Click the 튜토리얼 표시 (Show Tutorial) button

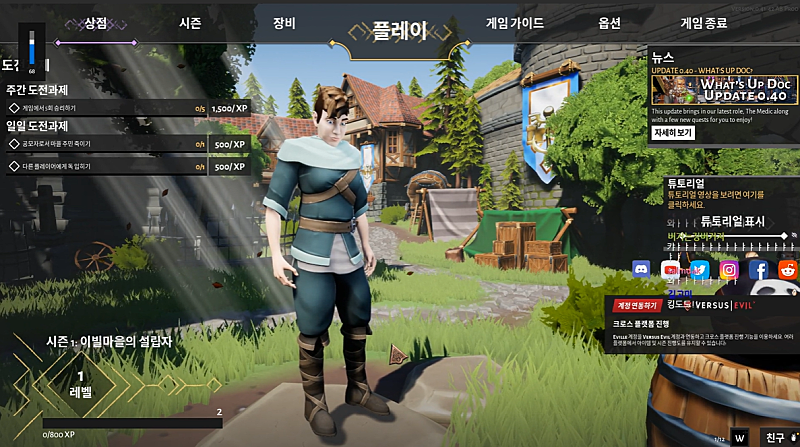tap(732, 220)
